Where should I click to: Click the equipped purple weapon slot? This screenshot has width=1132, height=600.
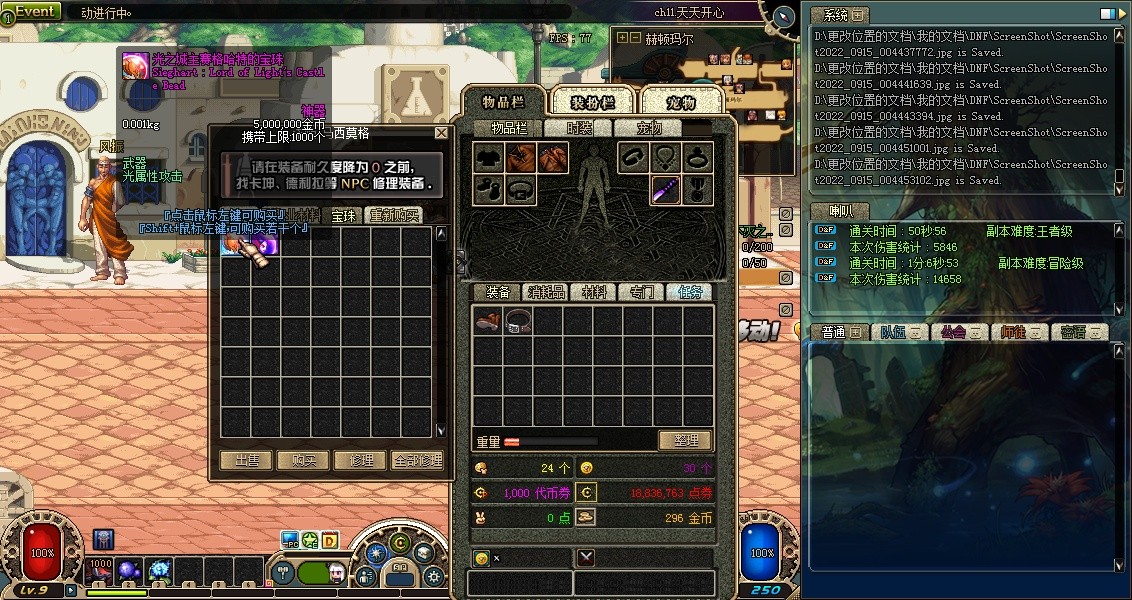coord(666,188)
